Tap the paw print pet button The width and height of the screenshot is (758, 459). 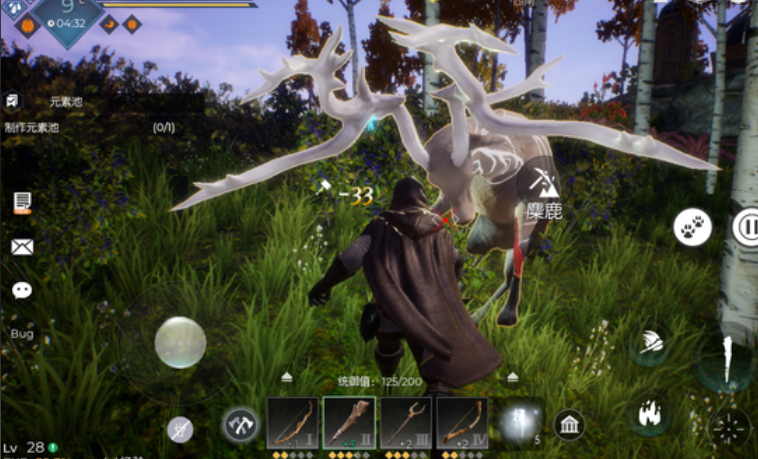(x=692, y=228)
